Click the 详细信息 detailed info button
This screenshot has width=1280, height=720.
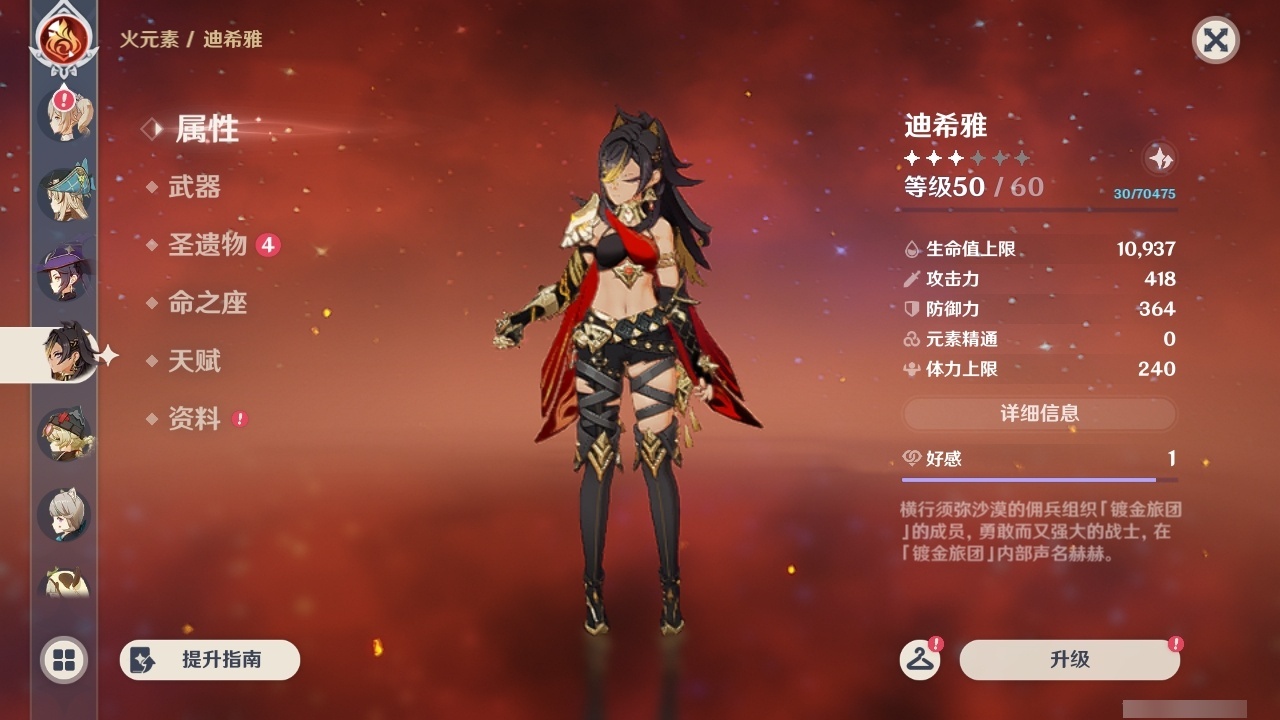coord(1040,414)
